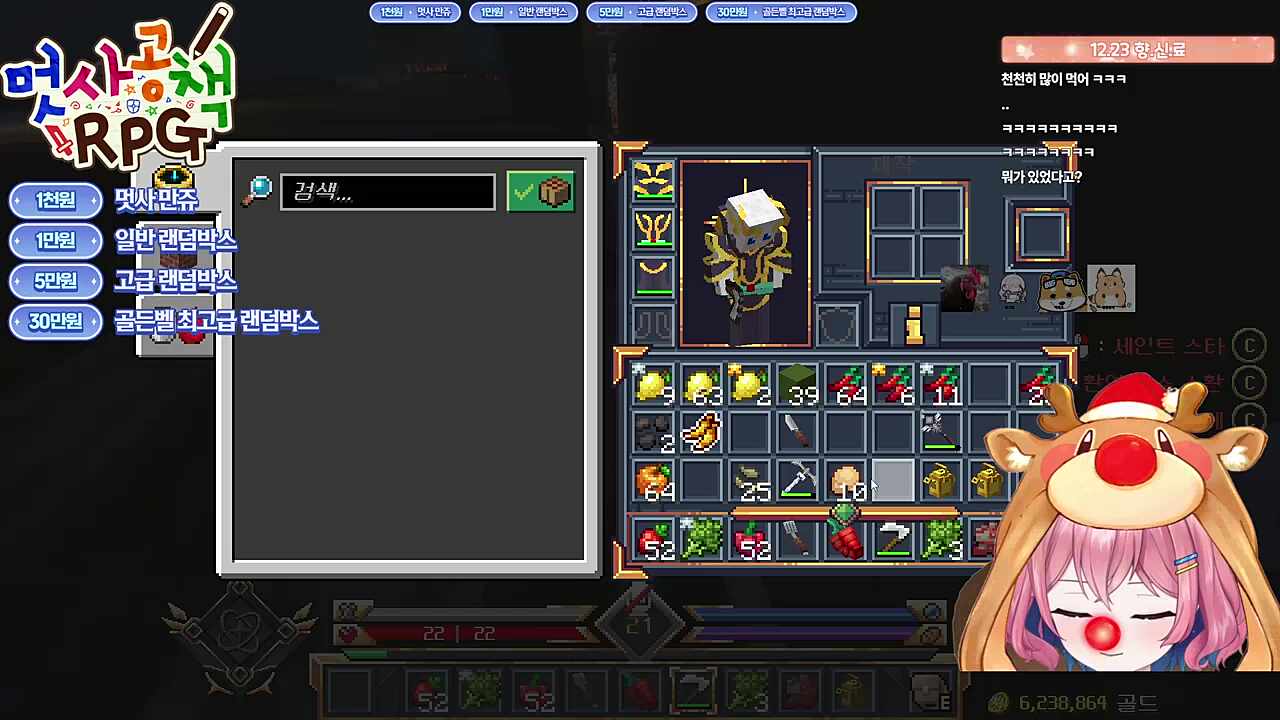Viewport: 1280px width, 720px height.
Task: Click the crafting output slot
Action: pos(1042,235)
